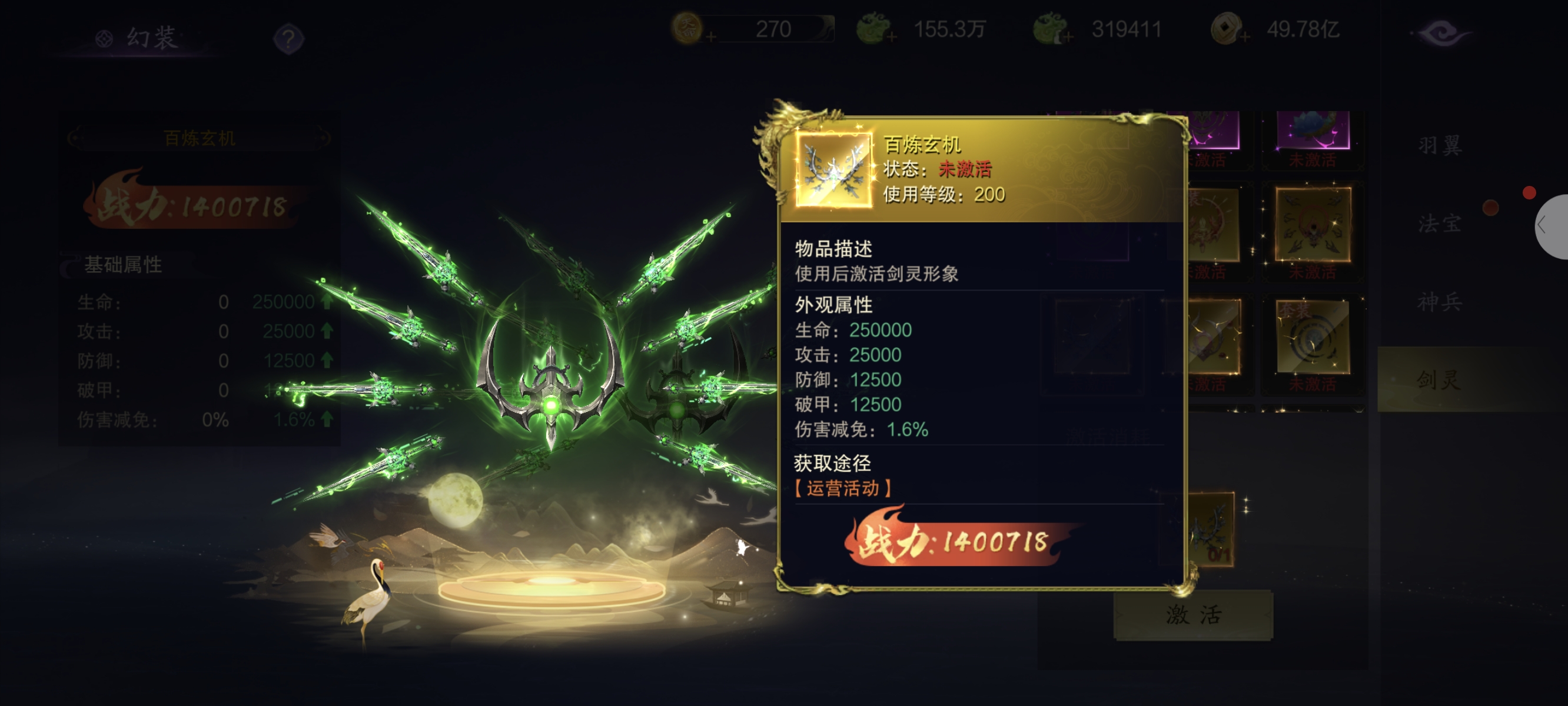This screenshot has height=706, width=1568.
Task: Switch to the 羽翼 wings tab
Action: coord(1440,145)
